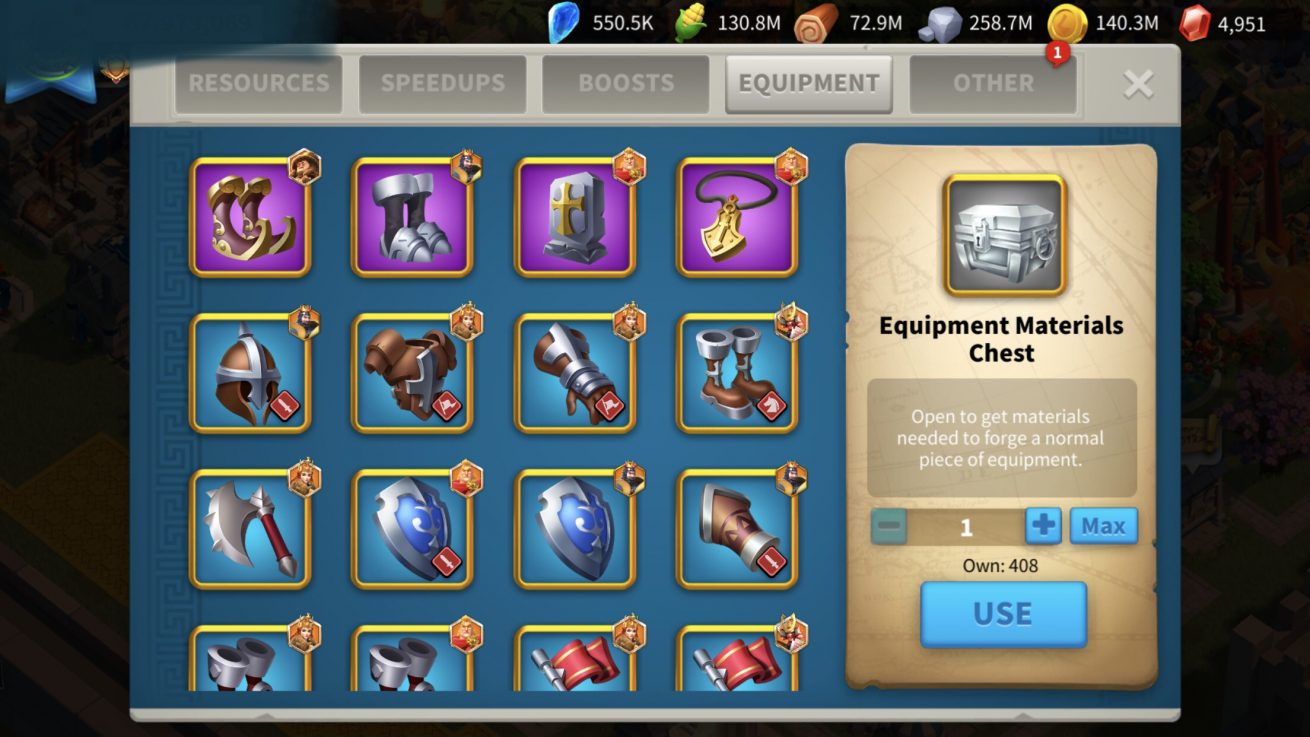
Task: Select the purple silver boots slot
Action: 412,217
